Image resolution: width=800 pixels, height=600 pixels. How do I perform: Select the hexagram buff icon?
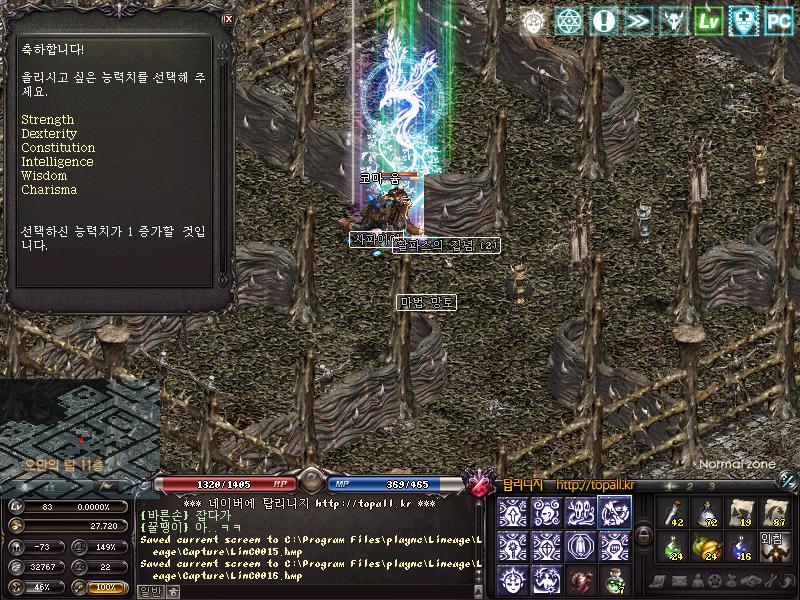click(569, 21)
